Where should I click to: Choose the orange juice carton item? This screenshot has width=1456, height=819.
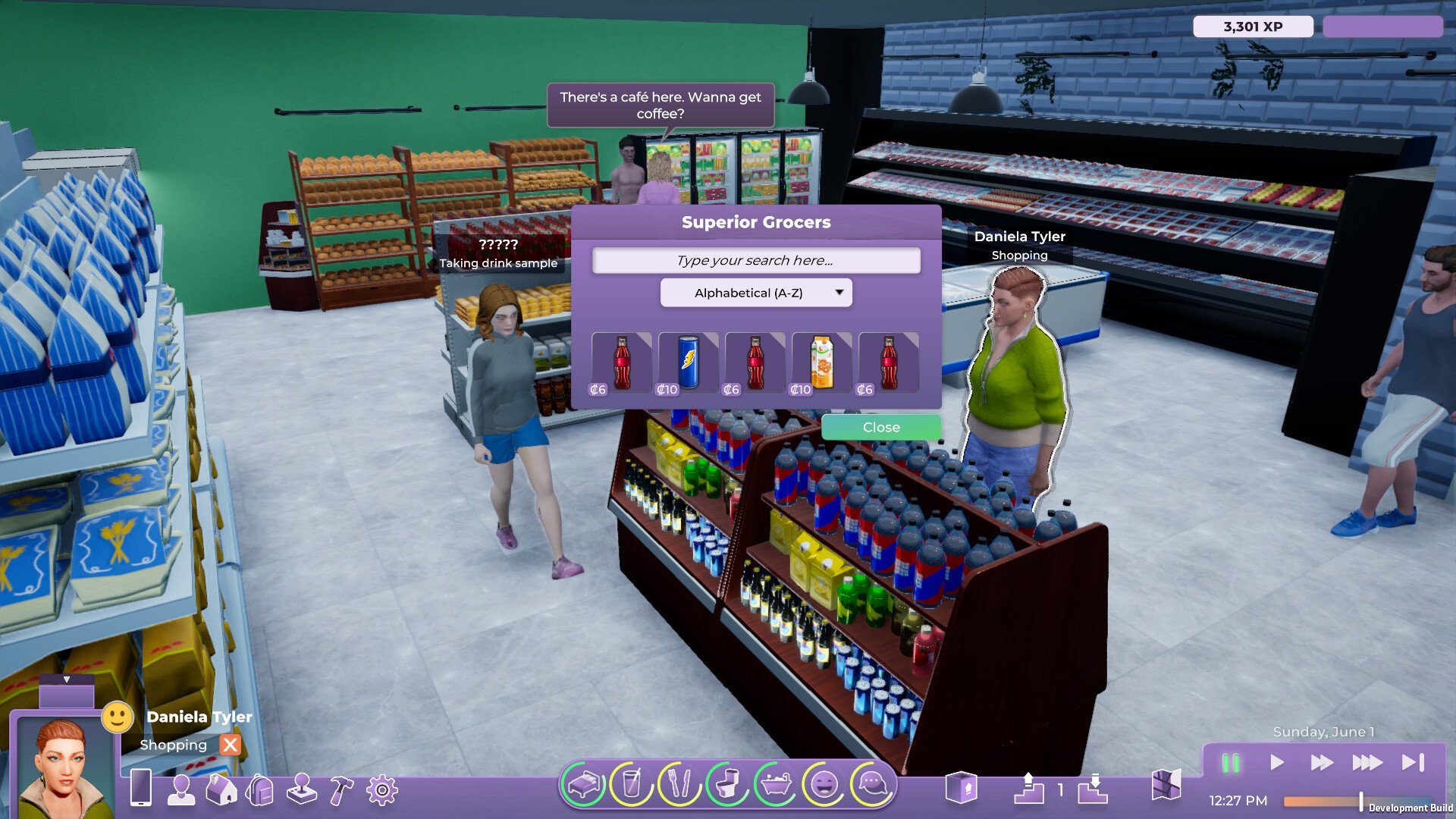(821, 363)
